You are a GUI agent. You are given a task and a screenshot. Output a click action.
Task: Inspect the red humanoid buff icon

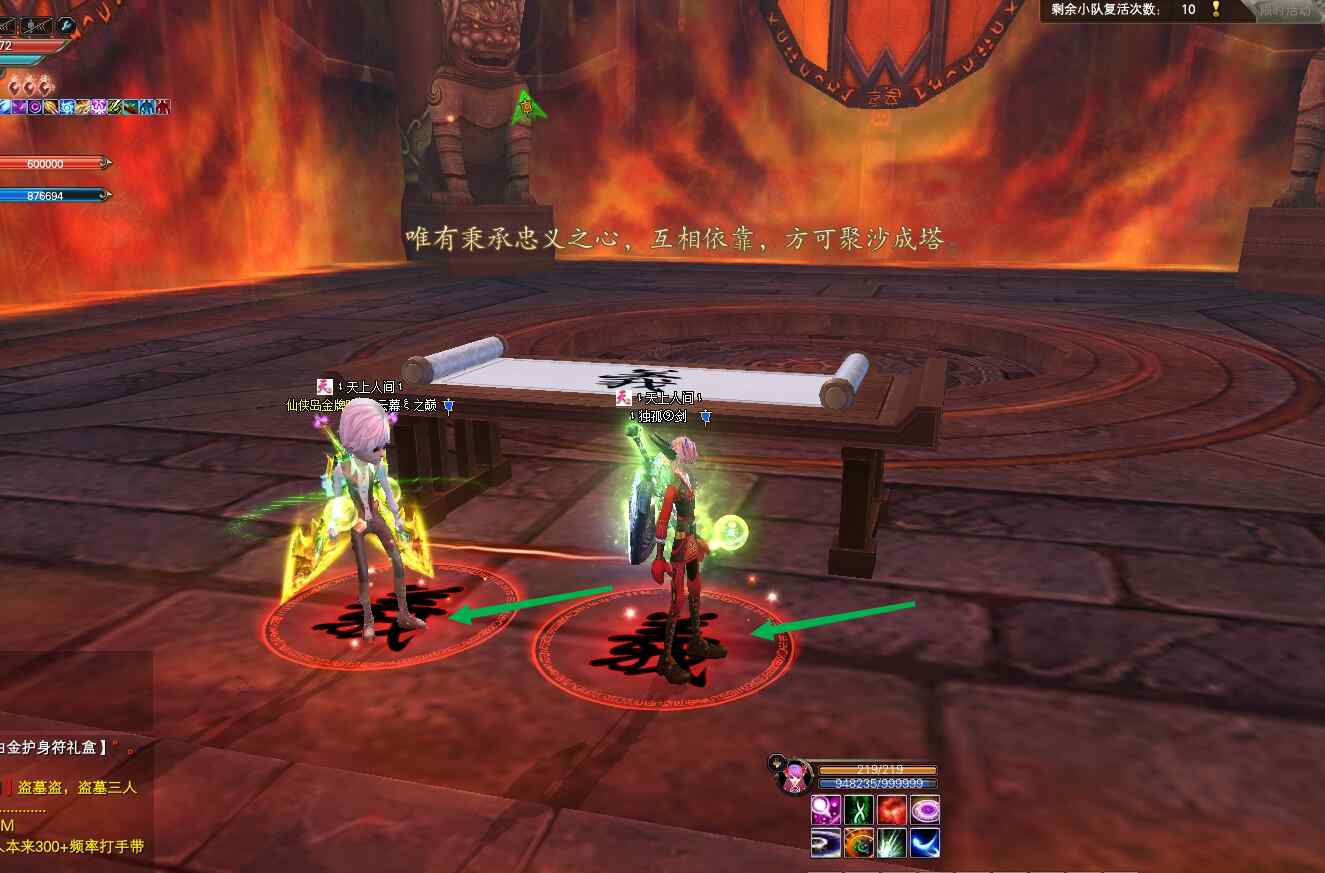pyautogui.click(x=163, y=107)
